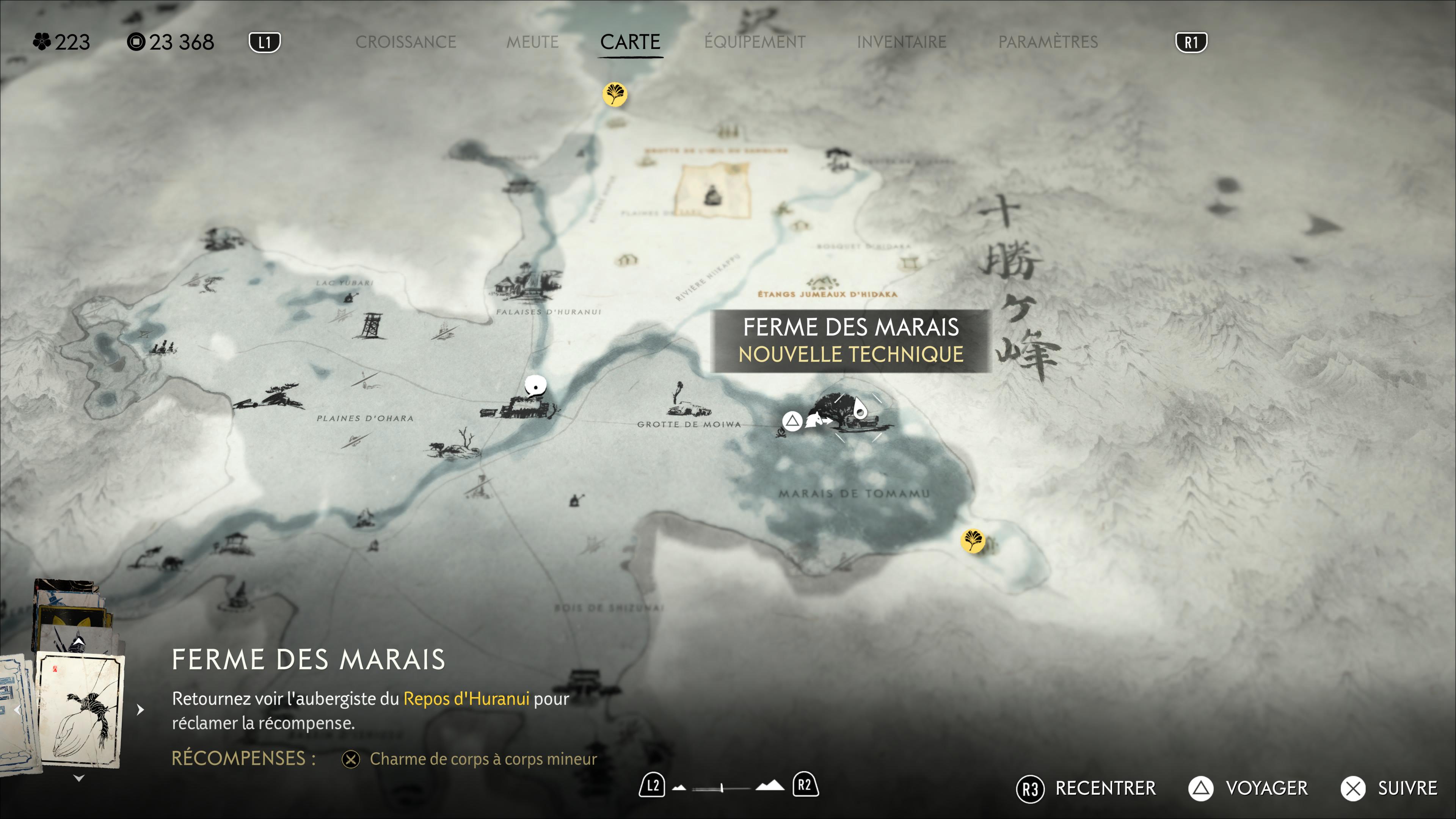Go to the Équipement tab
Image resolution: width=1456 pixels, height=819 pixels.
click(755, 42)
